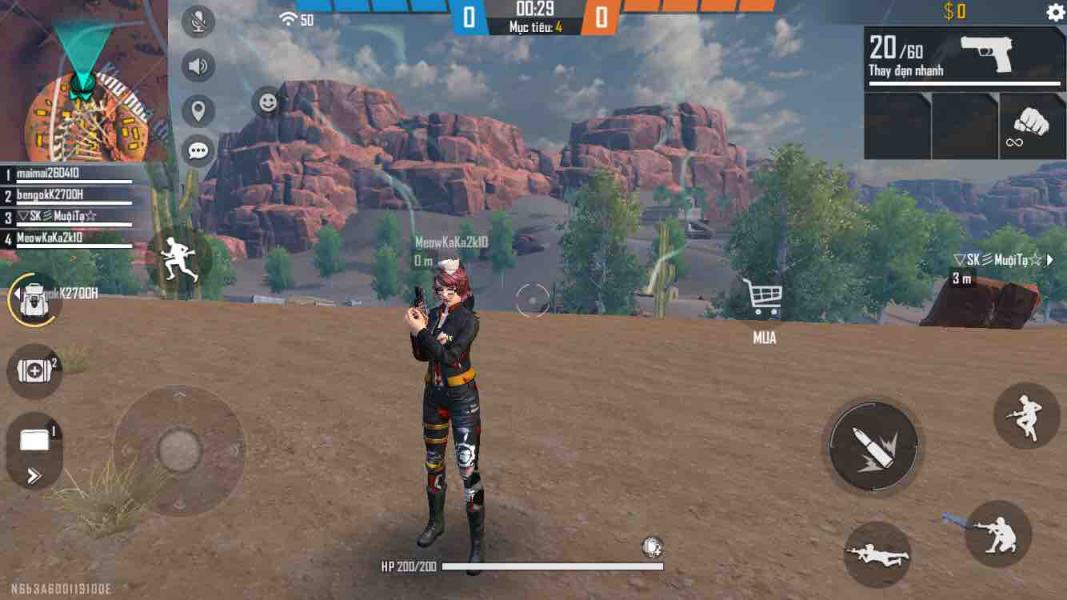1067x600 pixels.
Task: Open the quick chat bubble
Action: 198,151
